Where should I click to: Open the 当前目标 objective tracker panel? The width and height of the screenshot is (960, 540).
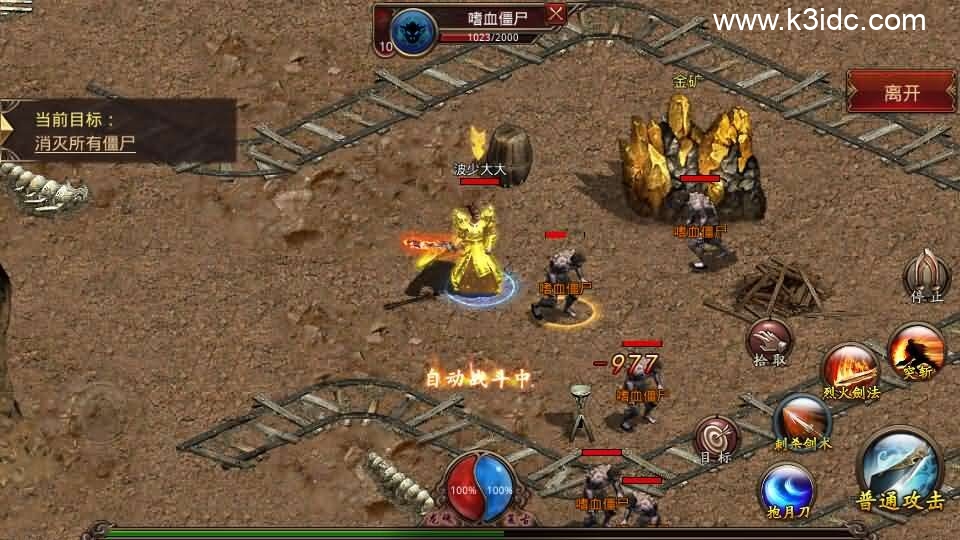tap(118, 131)
